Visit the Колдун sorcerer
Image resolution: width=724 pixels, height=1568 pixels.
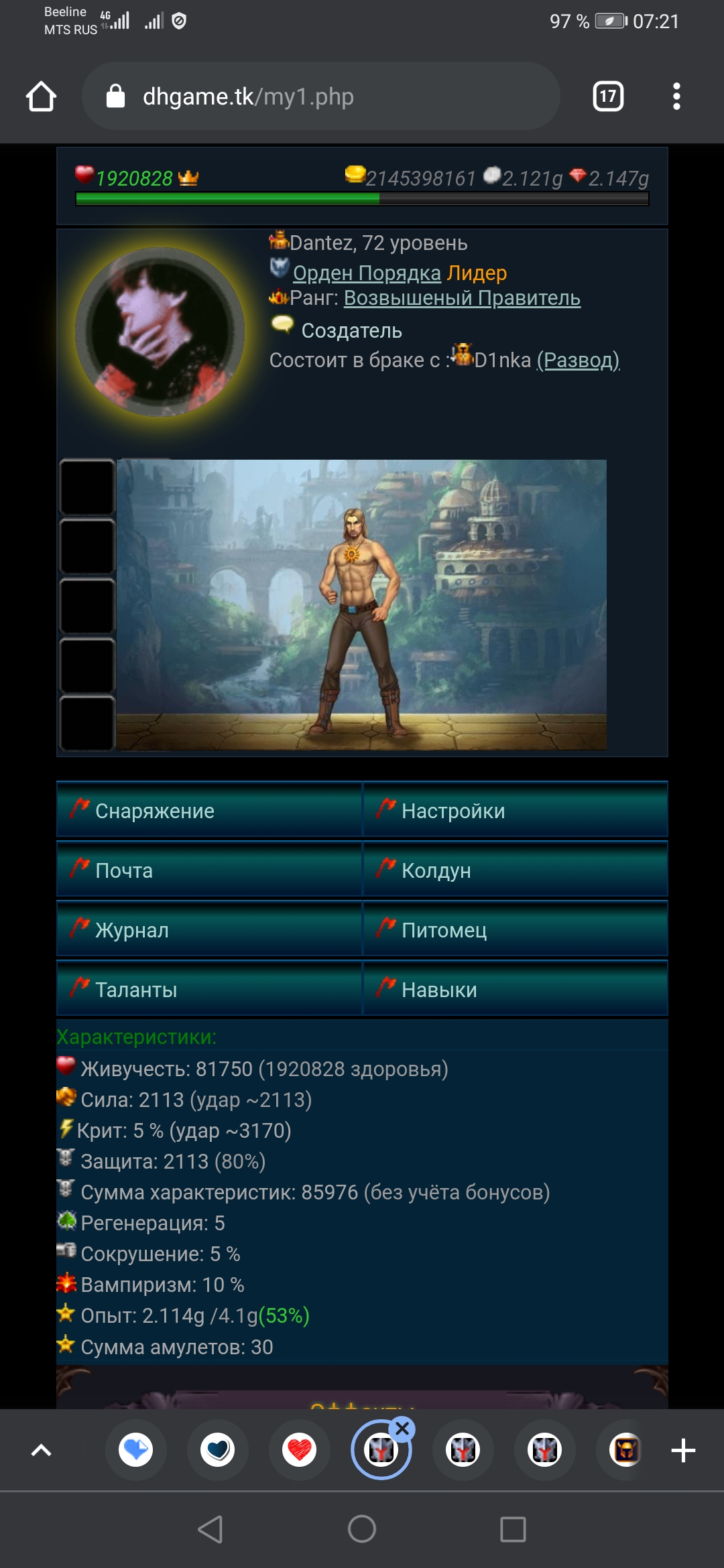click(x=515, y=870)
